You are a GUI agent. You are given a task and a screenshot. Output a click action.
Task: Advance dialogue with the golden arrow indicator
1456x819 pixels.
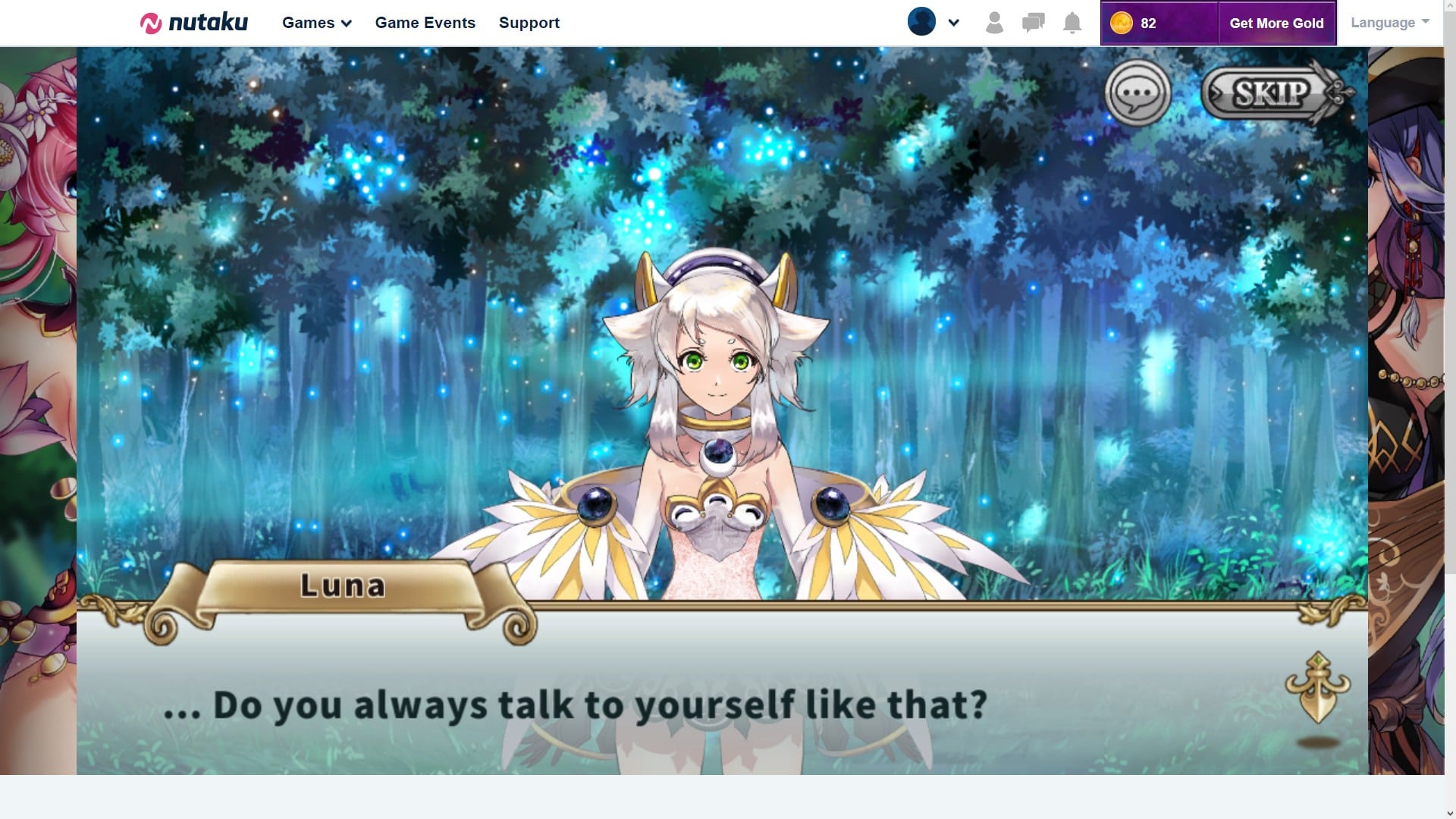1318,689
